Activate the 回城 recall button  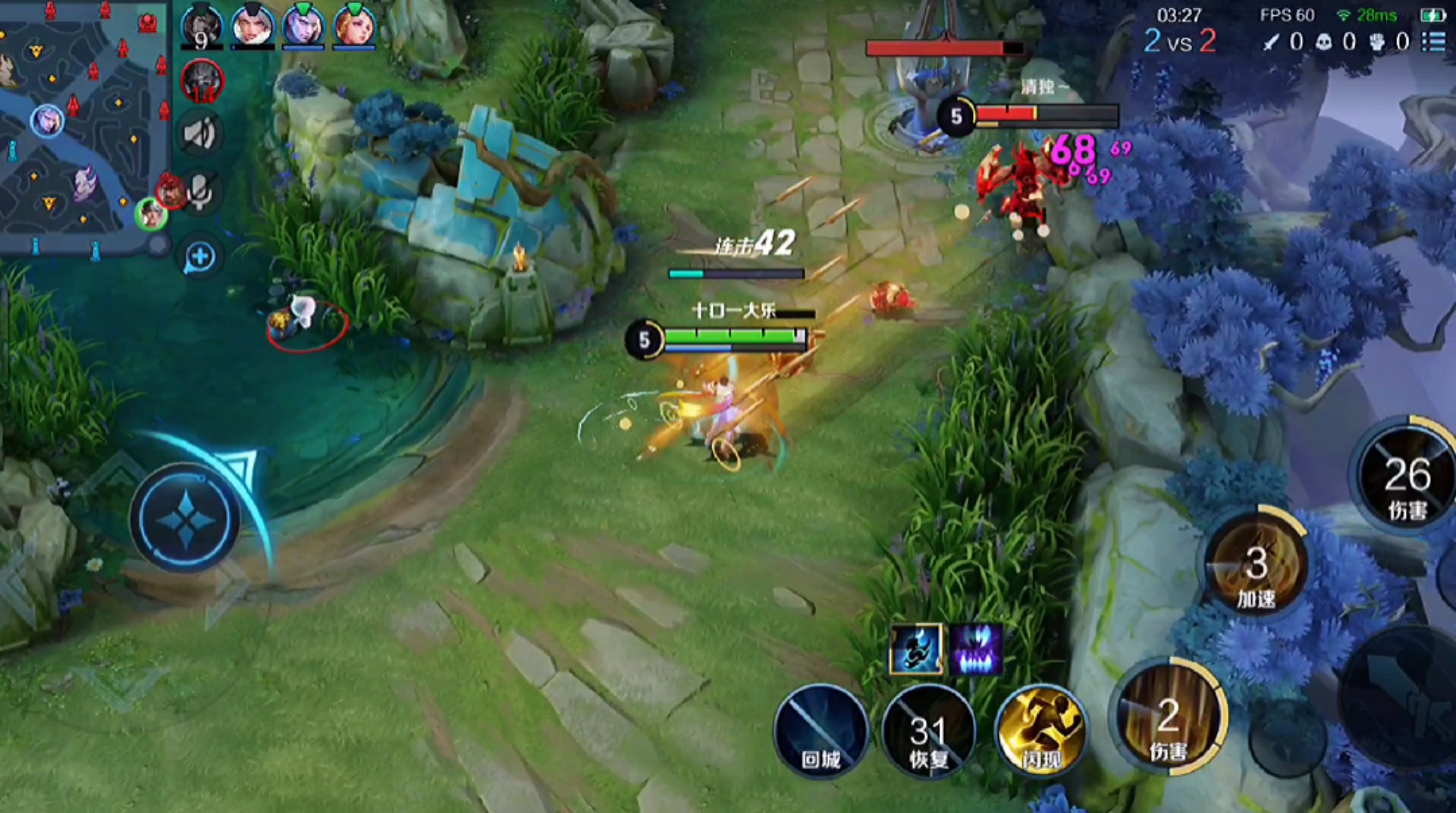click(x=821, y=731)
